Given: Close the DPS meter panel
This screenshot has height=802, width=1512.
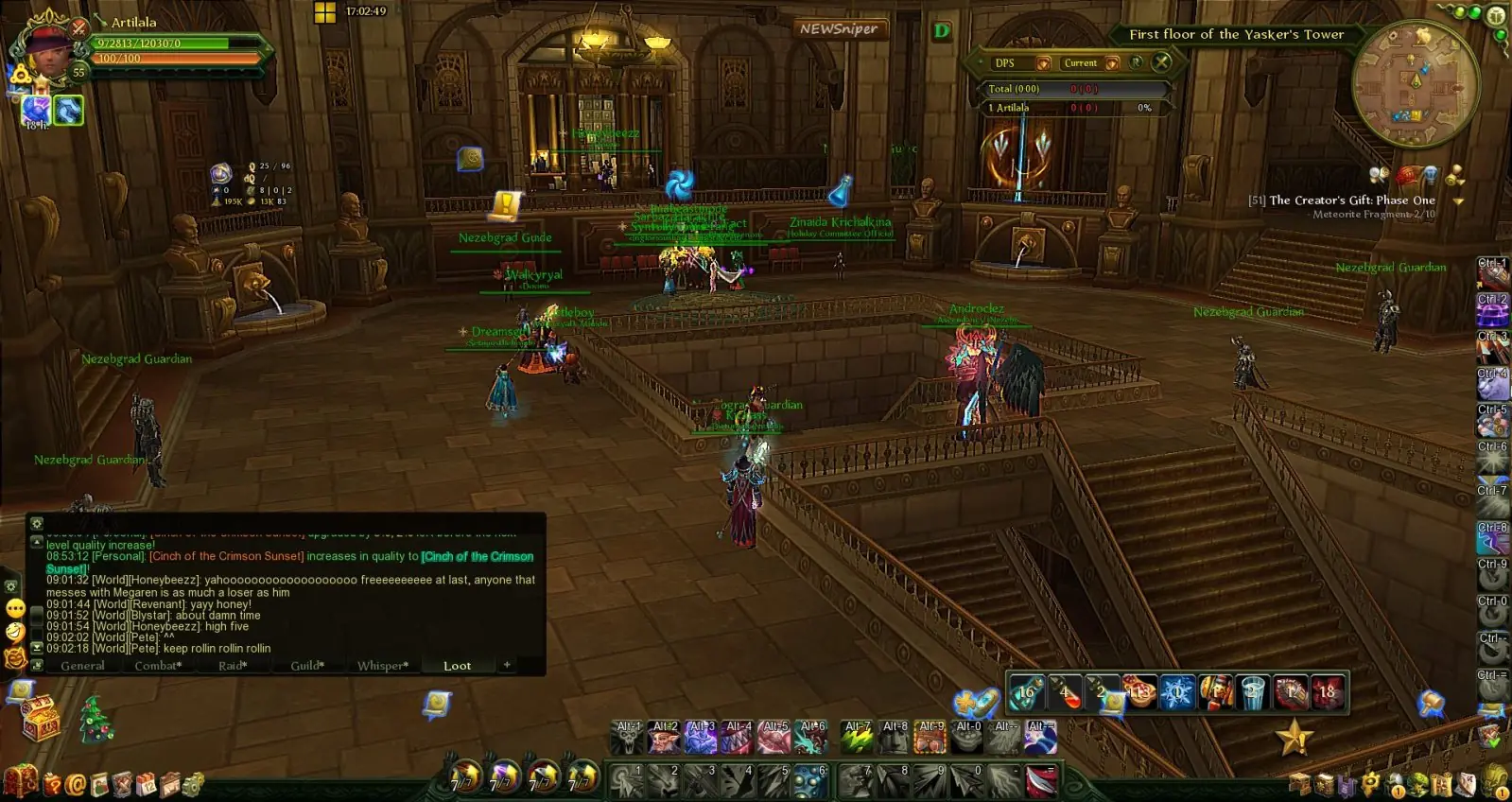Looking at the screenshot, I should point(1161,62).
